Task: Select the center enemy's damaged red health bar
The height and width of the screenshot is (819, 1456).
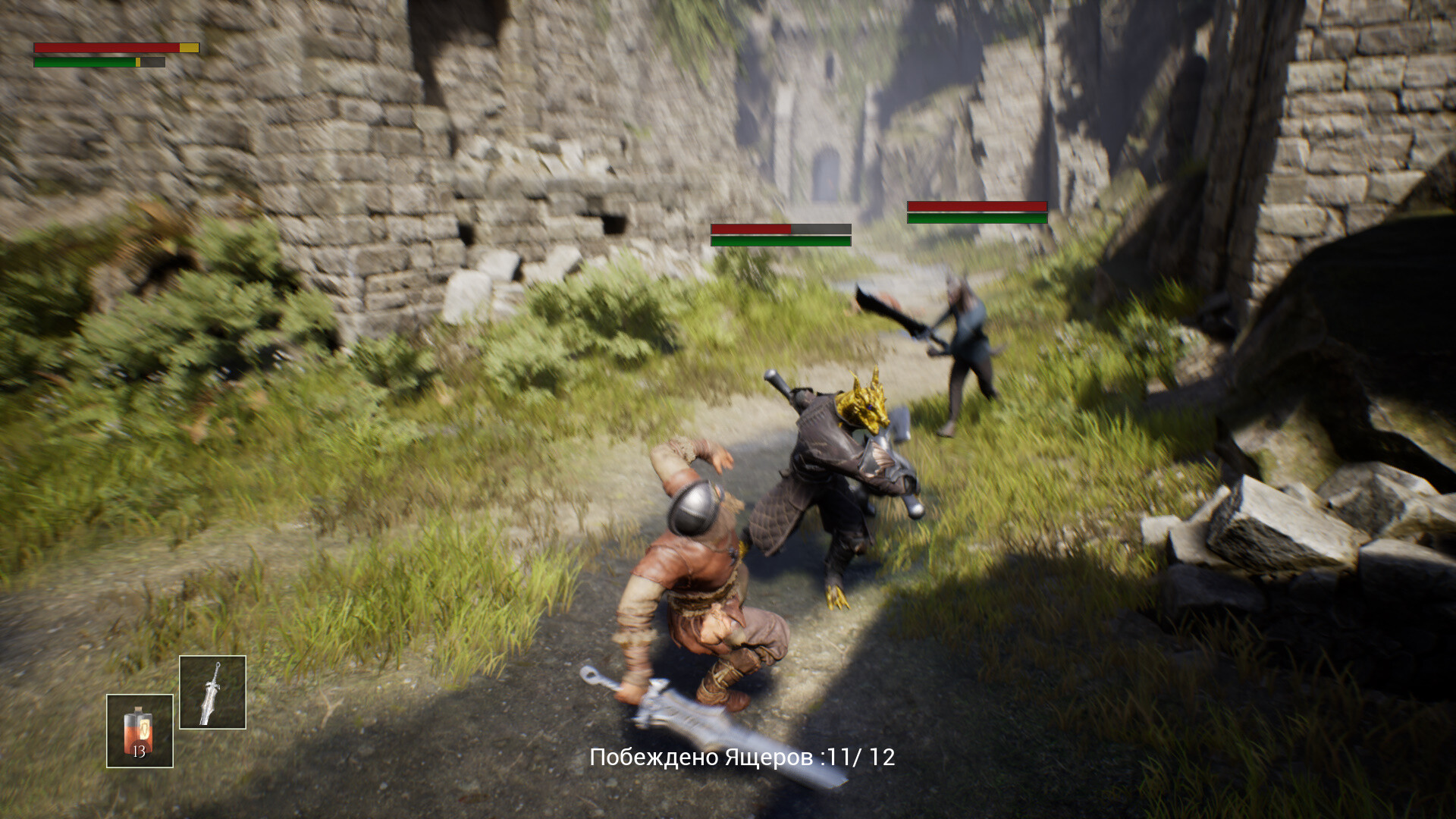Action: (751, 228)
